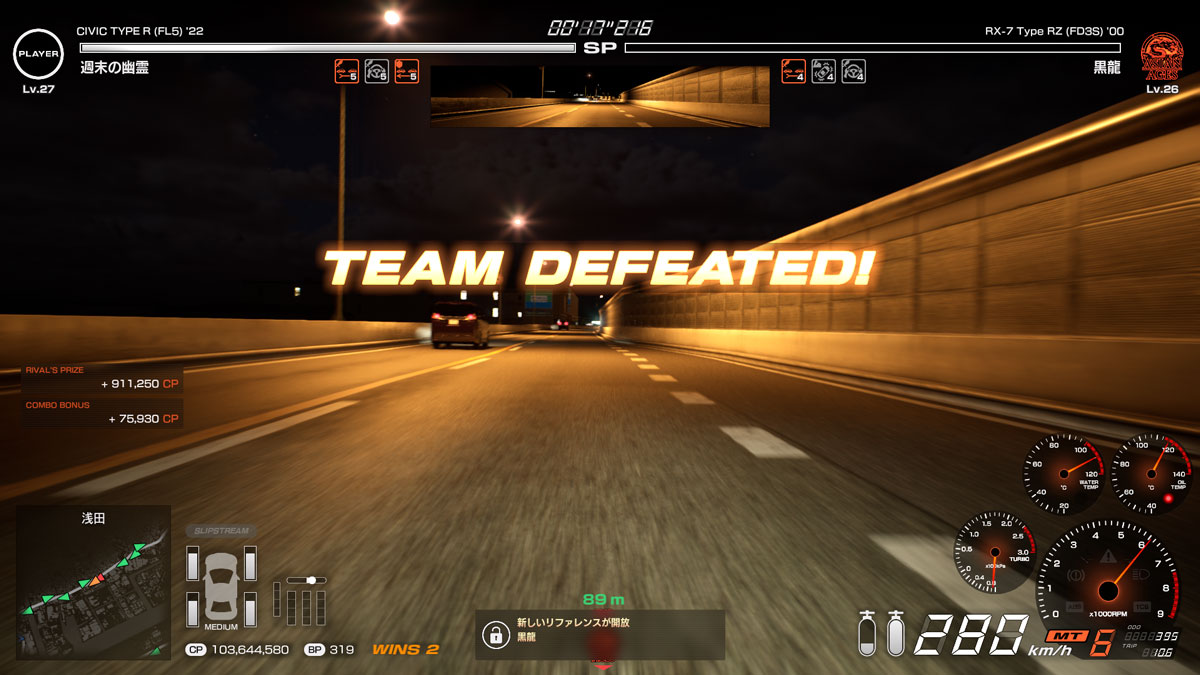Open the 浅田 area minimap
The width and height of the screenshot is (1200, 675).
point(93,582)
